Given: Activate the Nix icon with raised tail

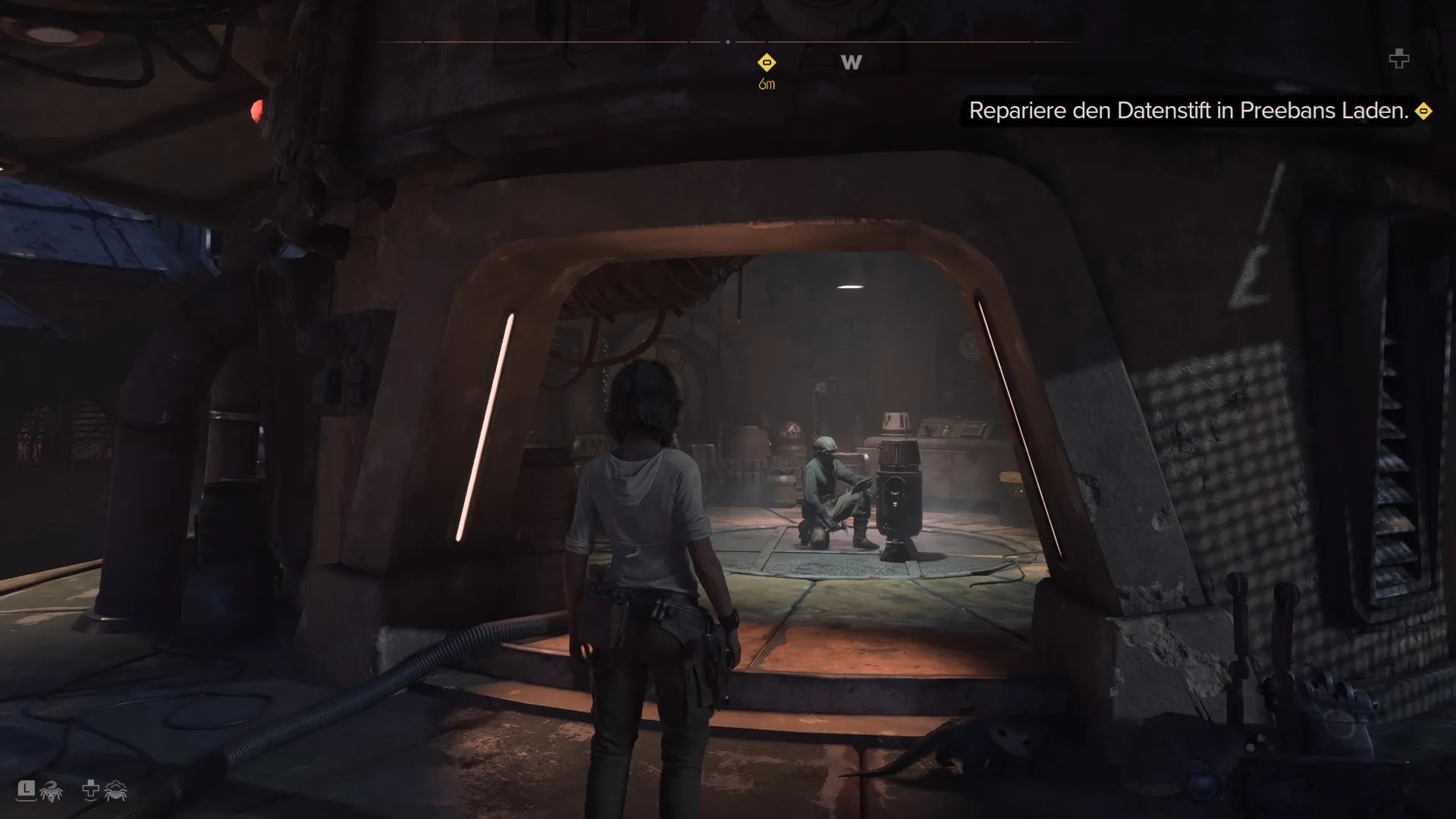Looking at the screenshot, I should [52, 791].
